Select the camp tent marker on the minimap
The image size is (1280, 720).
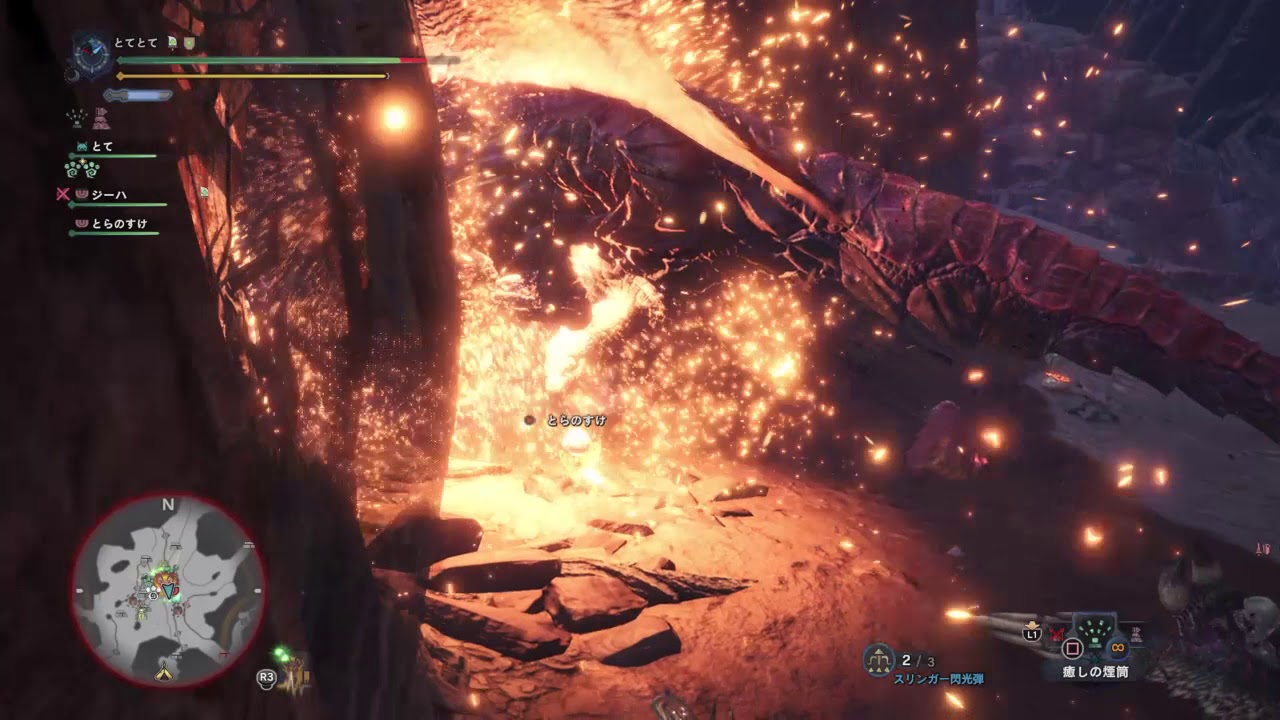pyautogui.click(x=164, y=673)
